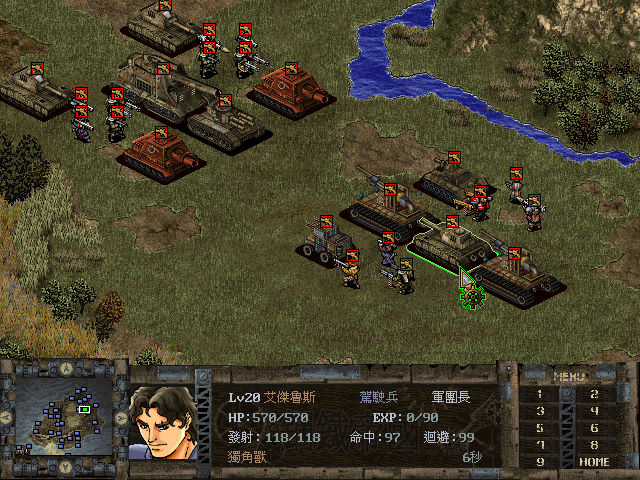Pick group number 7
This screenshot has width=640, height=480.
[x=541, y=445]
